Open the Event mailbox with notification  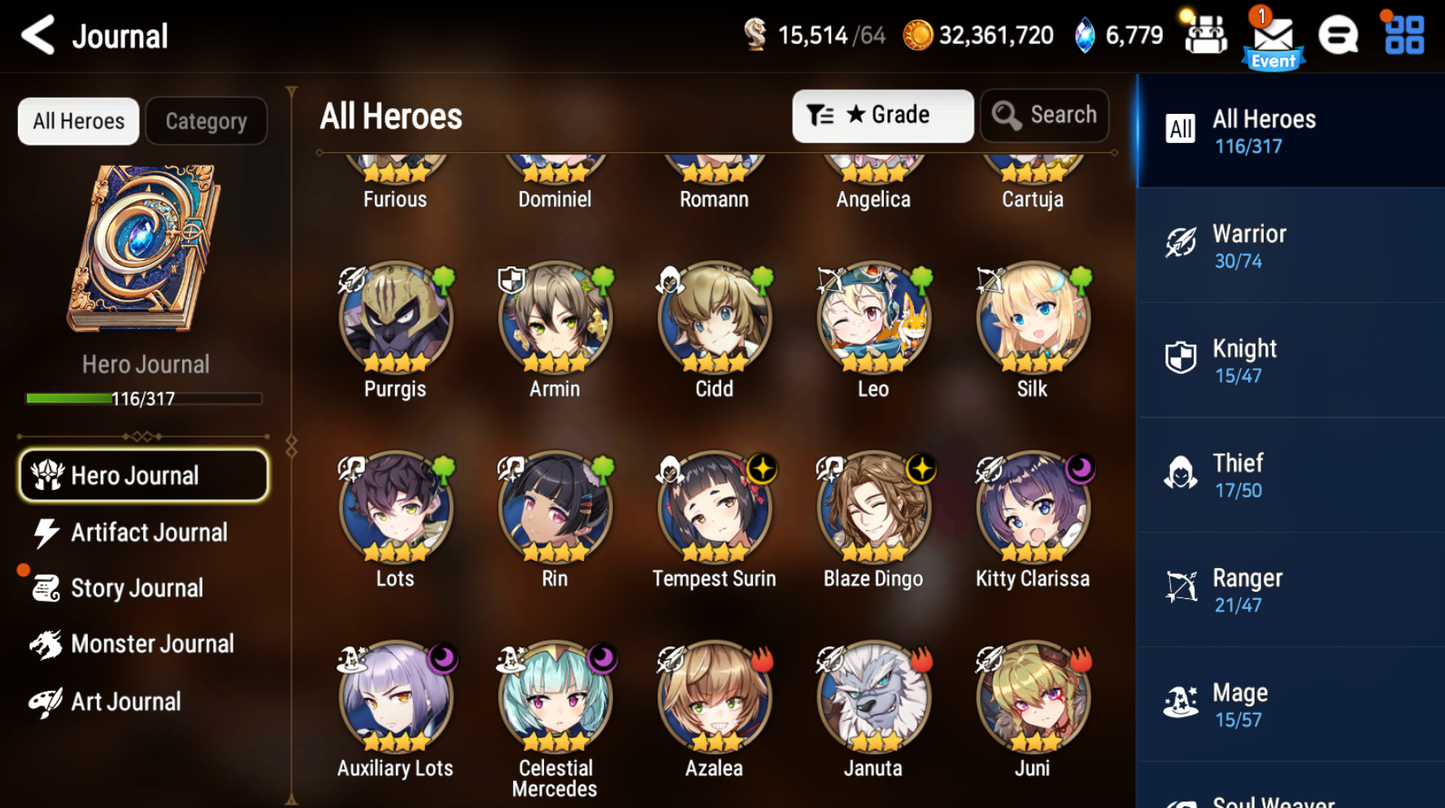point(1272,34)
